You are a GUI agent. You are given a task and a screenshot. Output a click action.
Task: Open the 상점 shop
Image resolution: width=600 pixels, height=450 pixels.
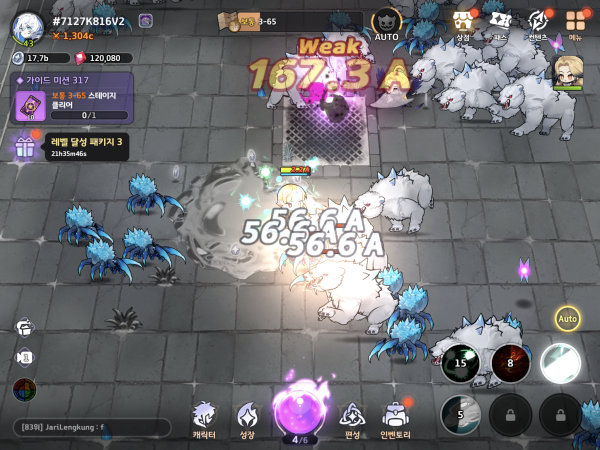[462, 24]
